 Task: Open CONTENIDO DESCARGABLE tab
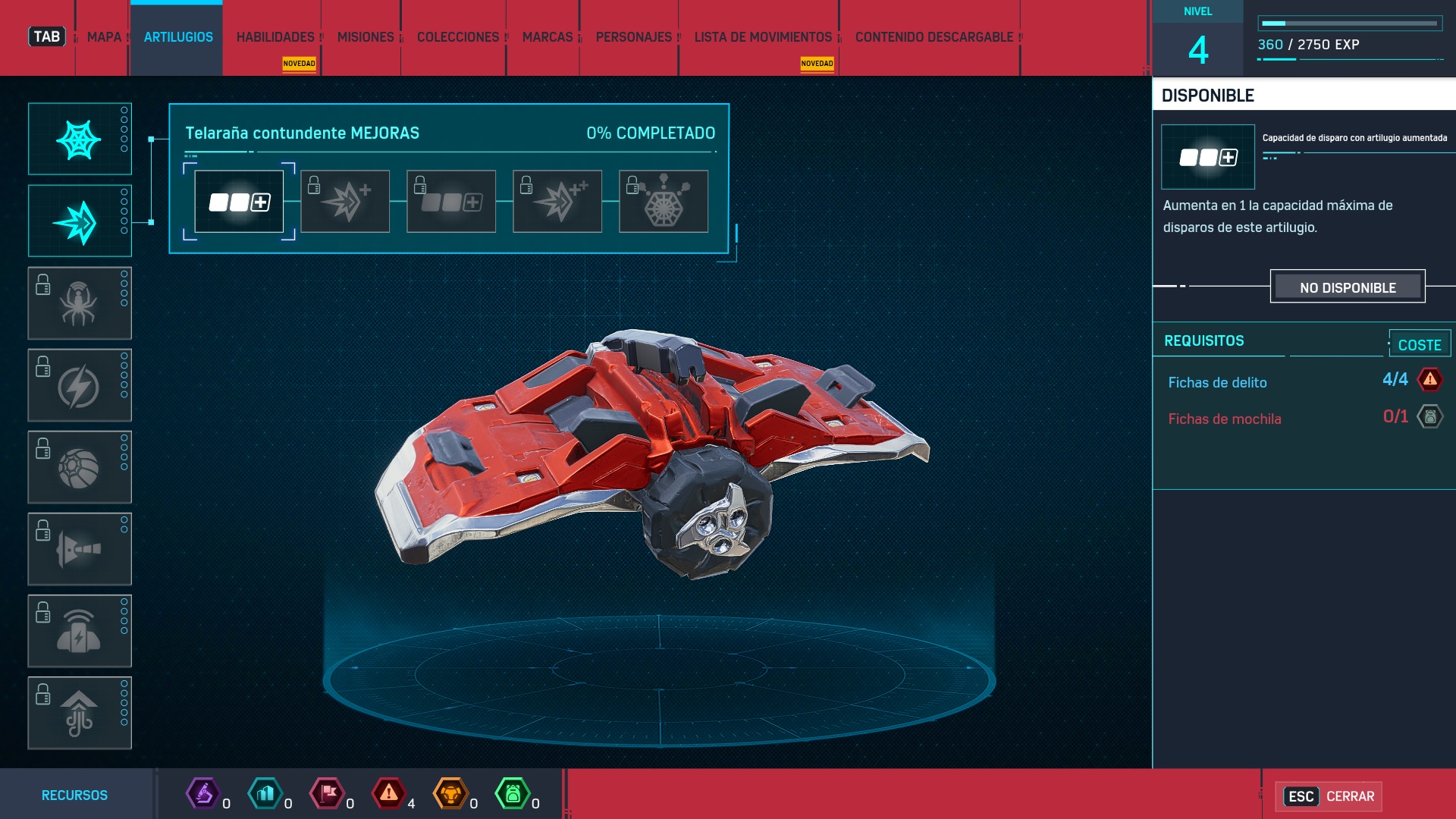[934, 37]
